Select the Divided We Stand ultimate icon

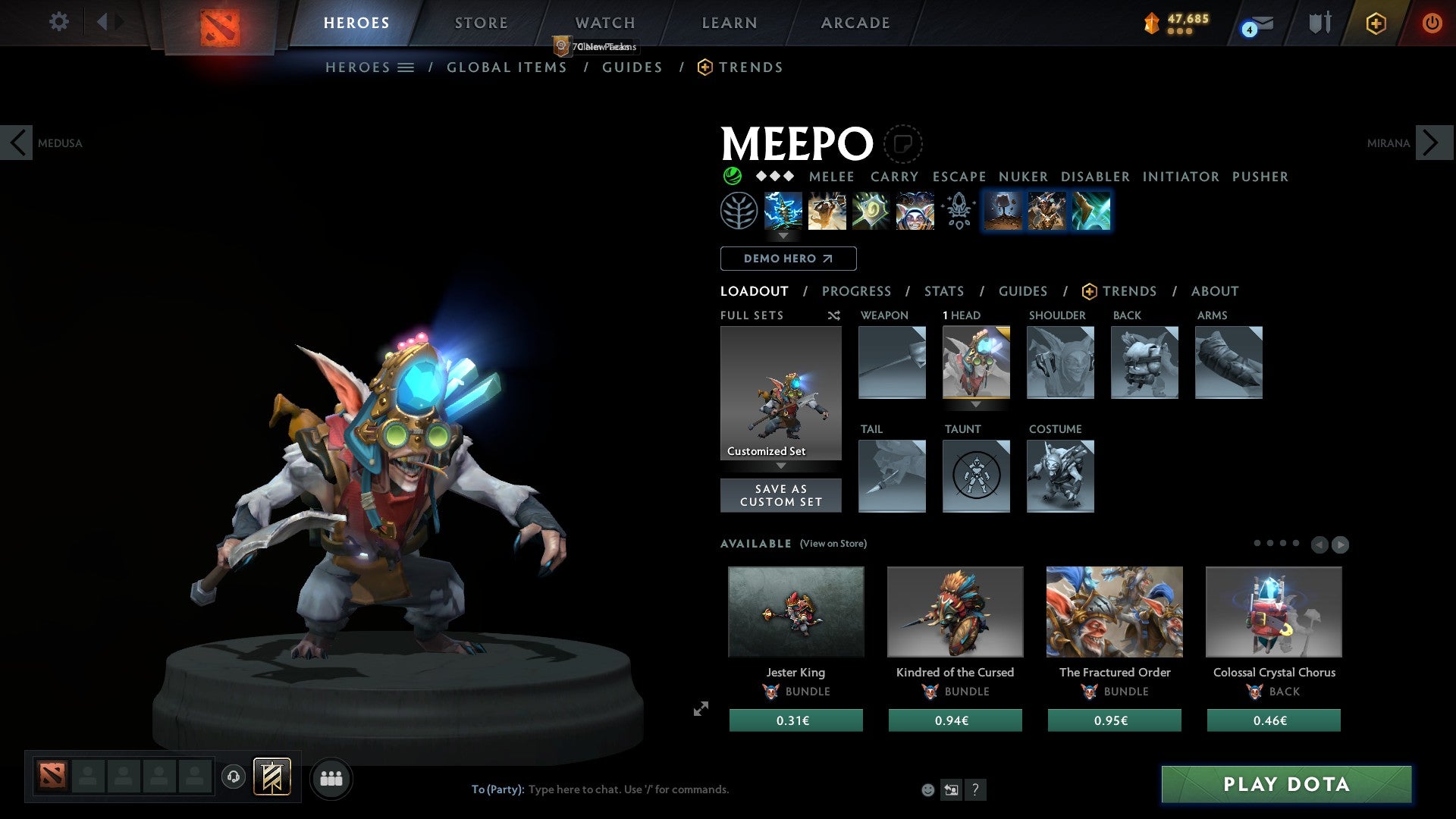(915, 211)
